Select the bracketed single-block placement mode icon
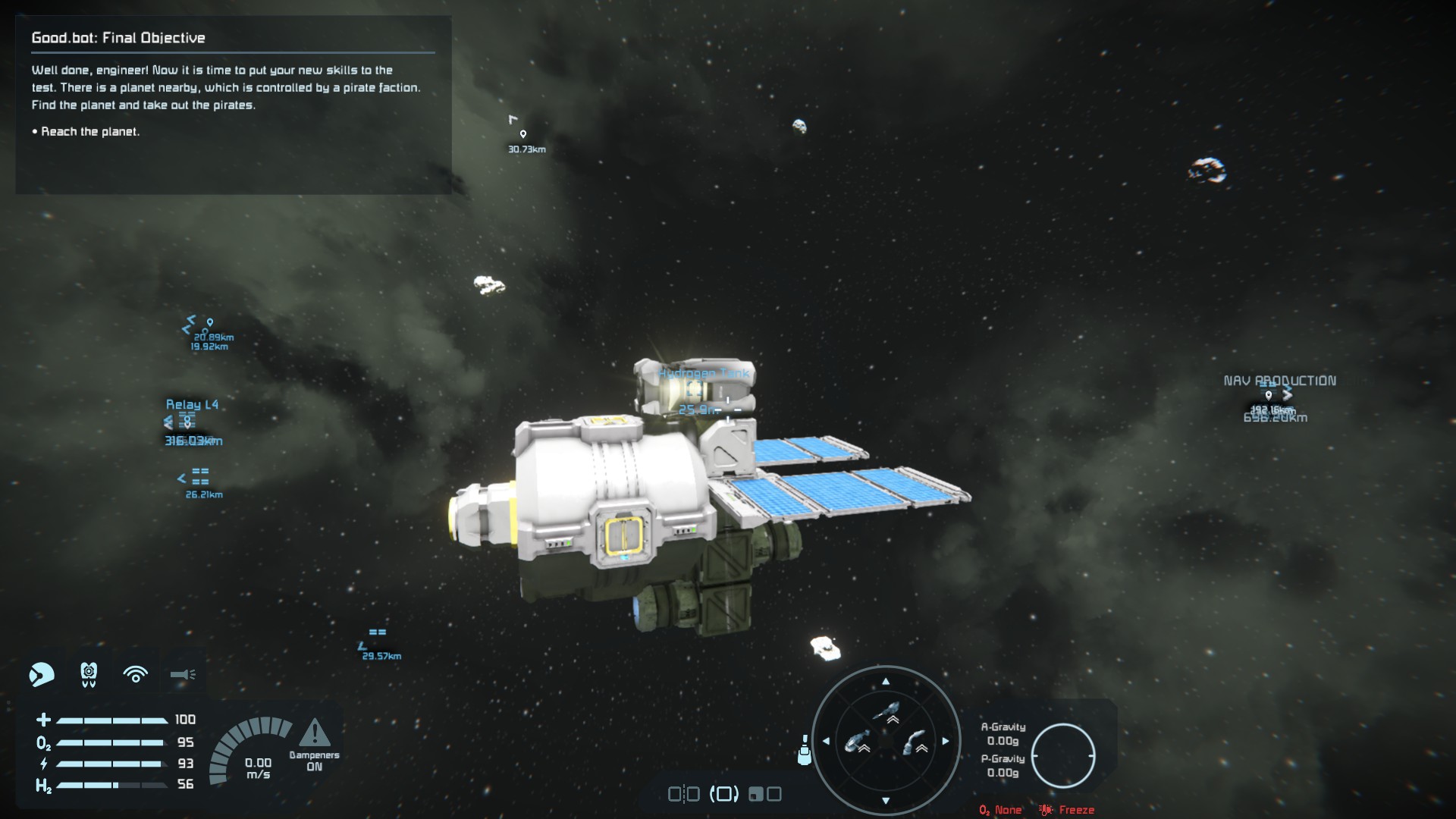This screenshot has width=1456, height=819. (x=723, y=794)
